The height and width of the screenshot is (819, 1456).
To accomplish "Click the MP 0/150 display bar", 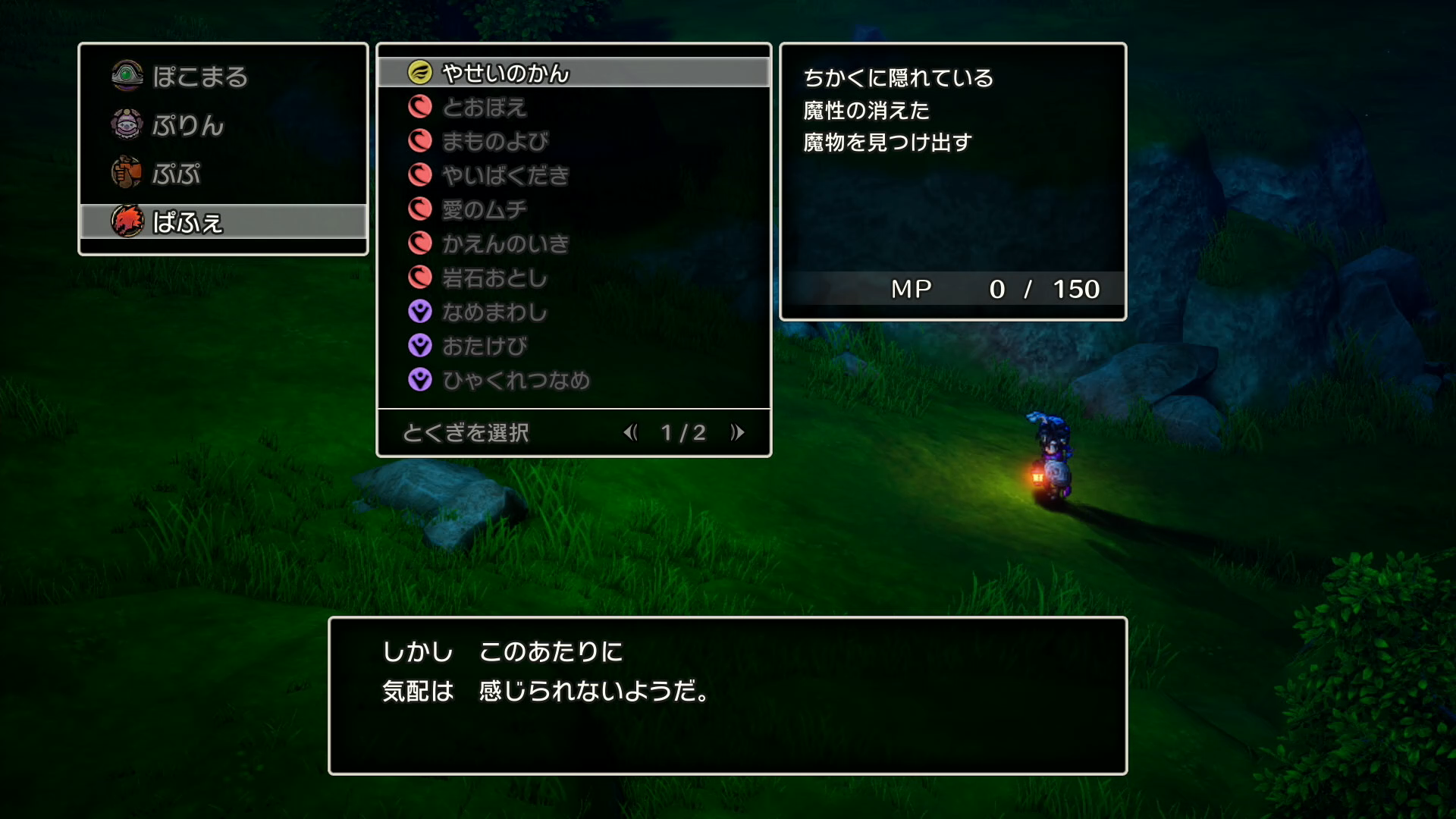I will 952,289.
